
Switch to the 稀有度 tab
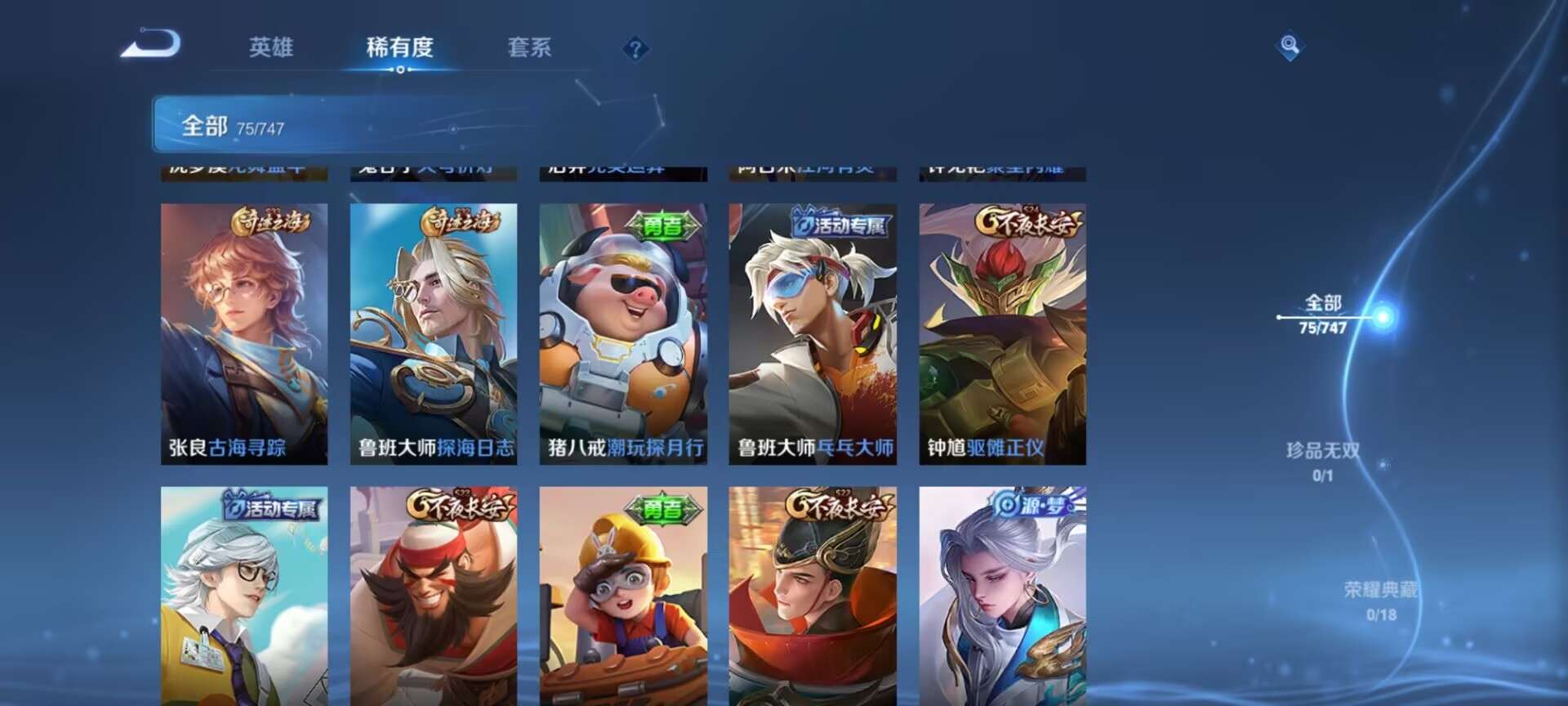coord(399,49)
